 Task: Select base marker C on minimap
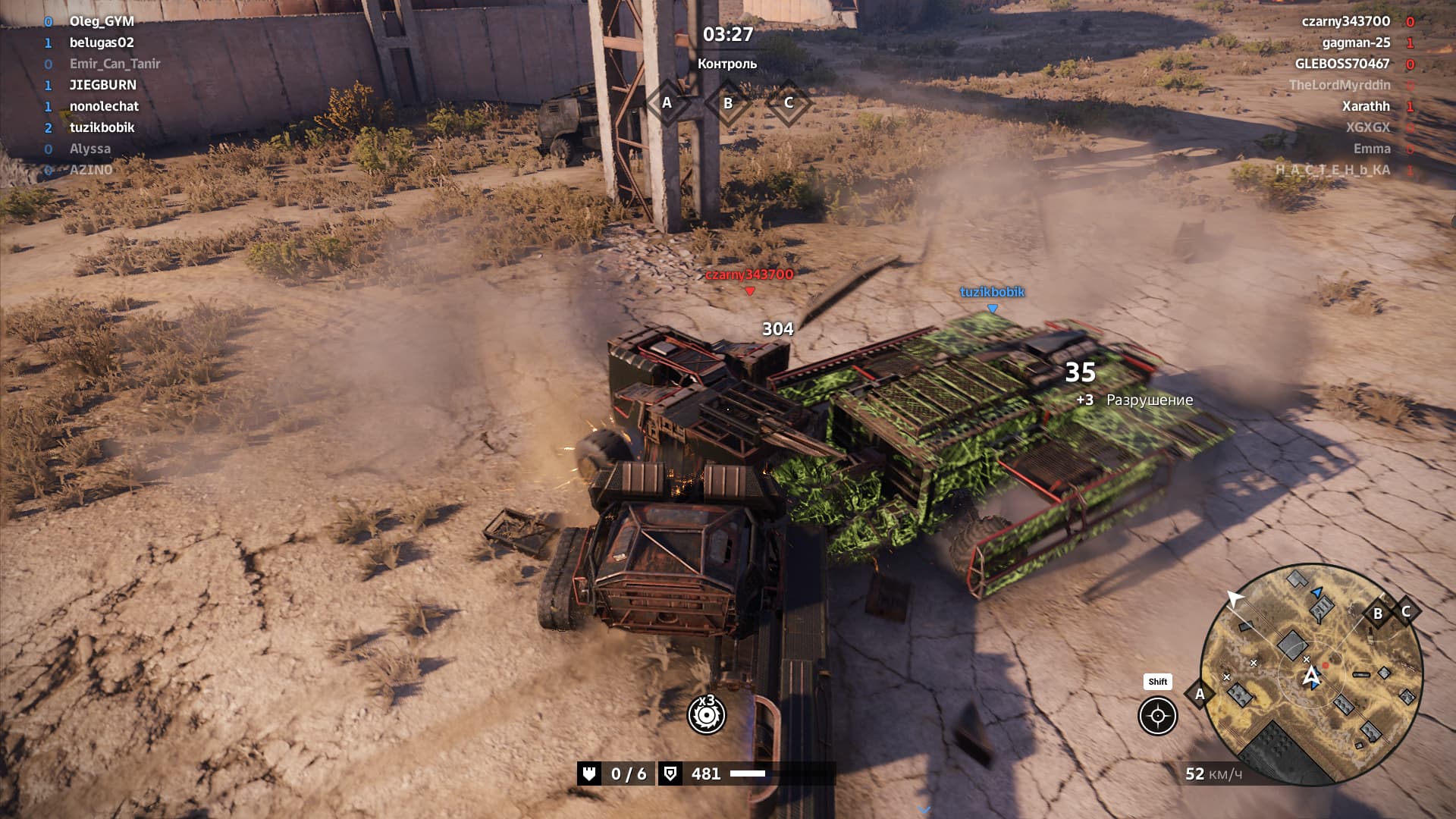(1406, 610)
